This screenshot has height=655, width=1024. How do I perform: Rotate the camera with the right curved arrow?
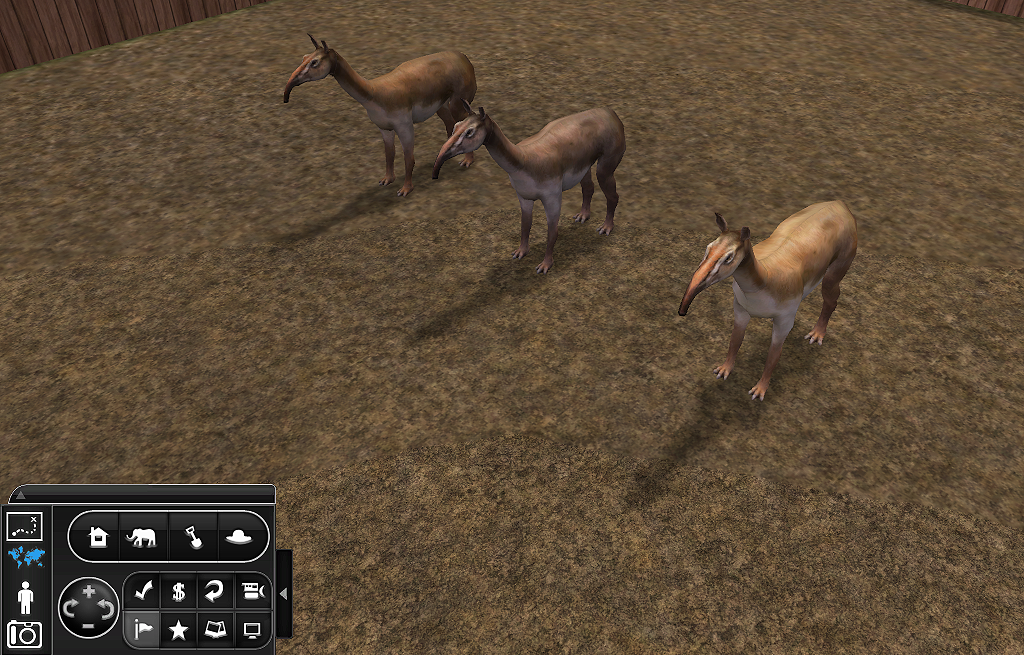tap(107, 608)
